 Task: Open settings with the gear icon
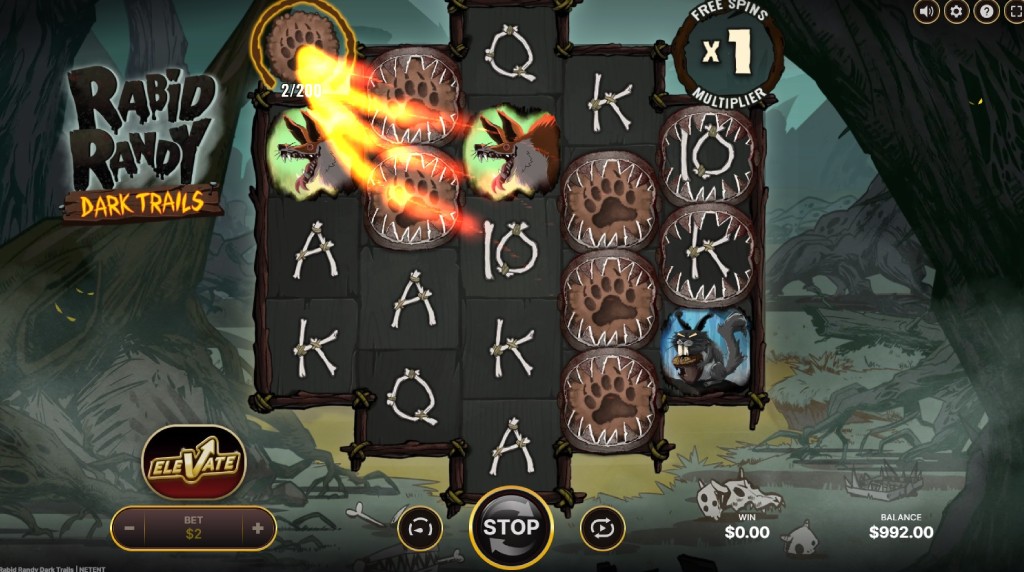[956, 12]
